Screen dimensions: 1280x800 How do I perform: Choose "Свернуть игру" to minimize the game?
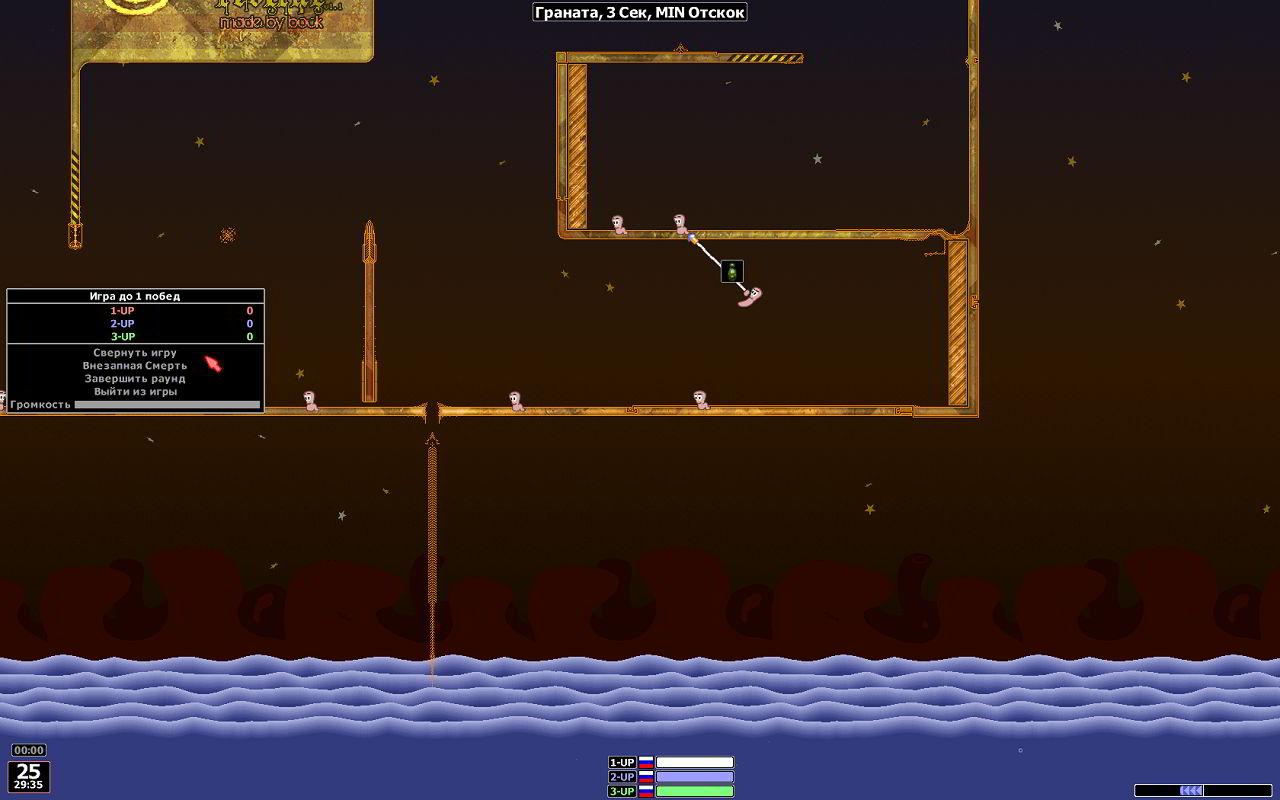point(135,353)
